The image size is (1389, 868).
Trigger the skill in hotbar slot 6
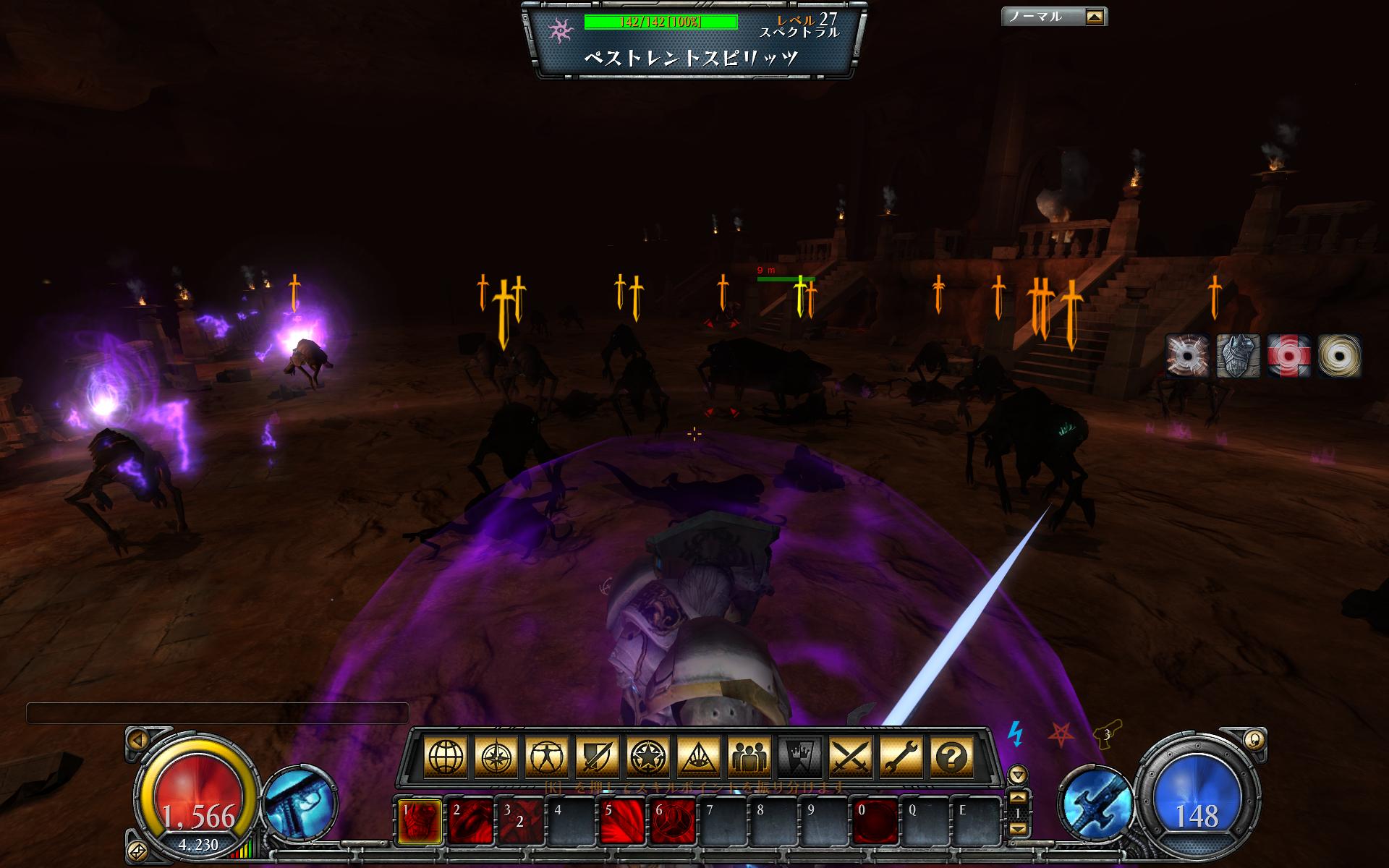[x=673, y=822]
